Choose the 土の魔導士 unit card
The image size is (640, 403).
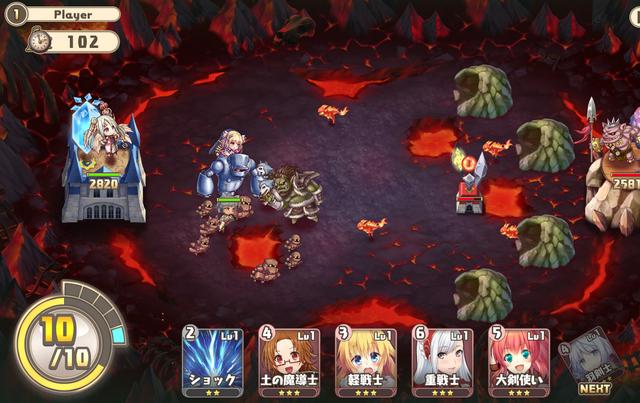pyautogui.click(x=289, y=361)
